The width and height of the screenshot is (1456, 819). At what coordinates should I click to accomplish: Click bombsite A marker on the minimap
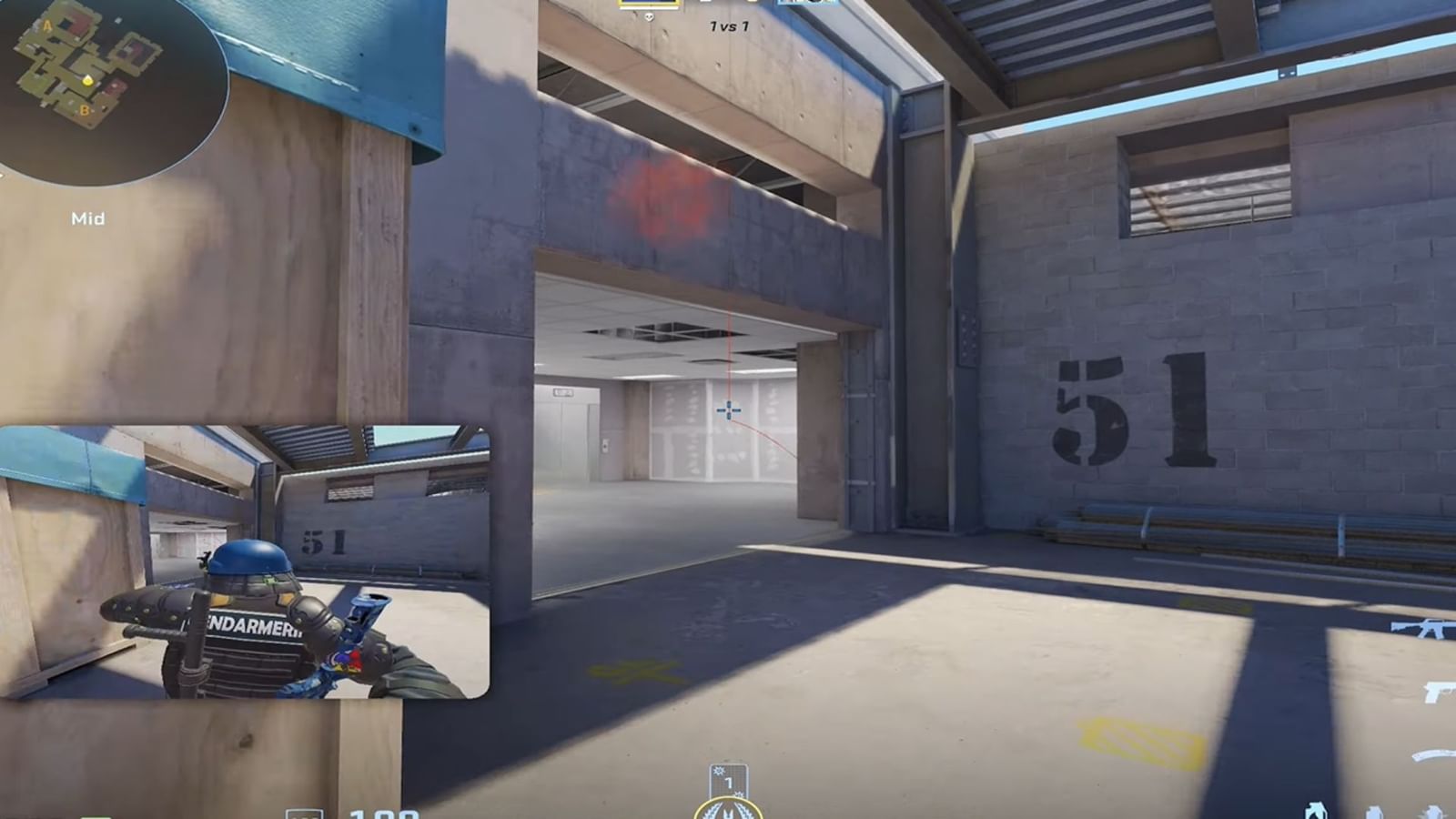click(x=47, y=25)
